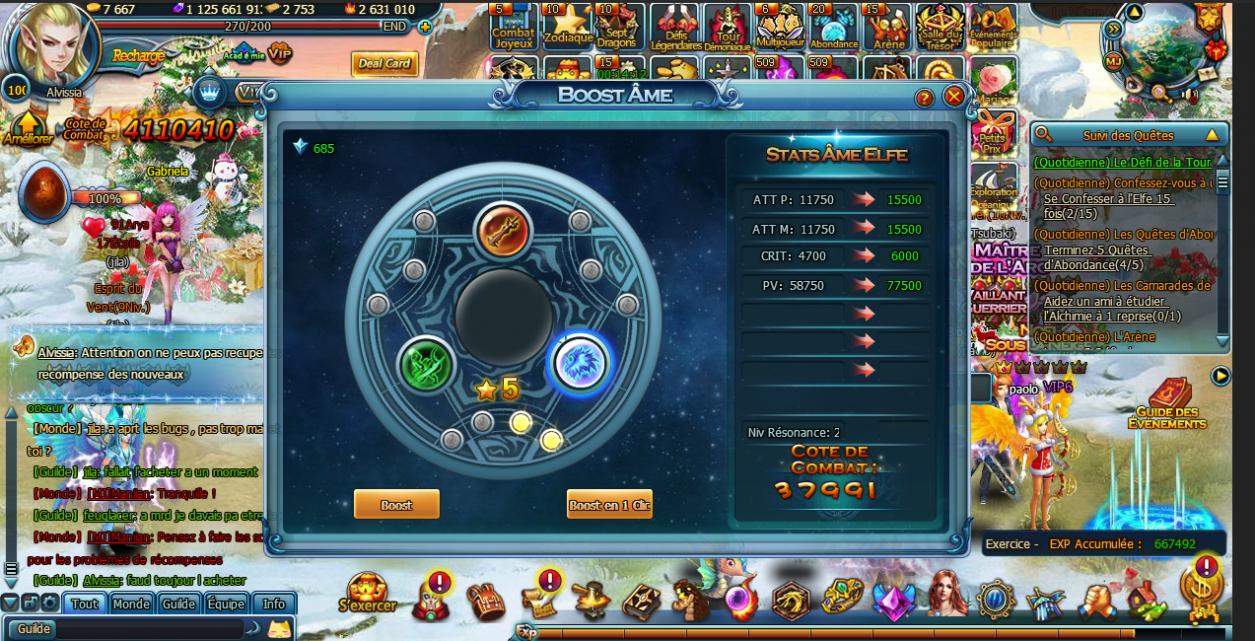The image size is (1255, 641).
Task: Select the orange sword soul orb
Action: pos(502,231)
